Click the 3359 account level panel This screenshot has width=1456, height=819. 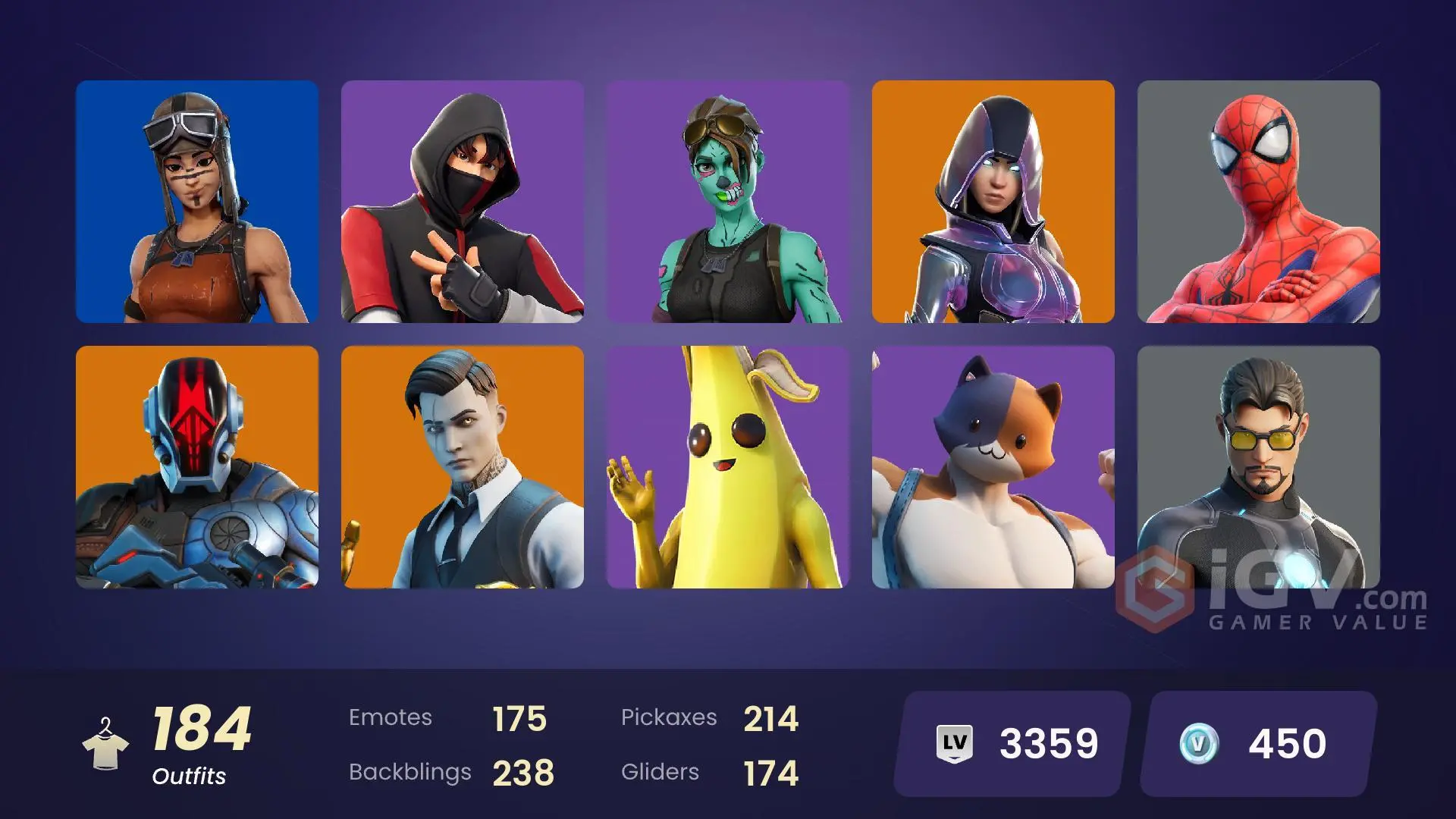(x=1009, y=741)
